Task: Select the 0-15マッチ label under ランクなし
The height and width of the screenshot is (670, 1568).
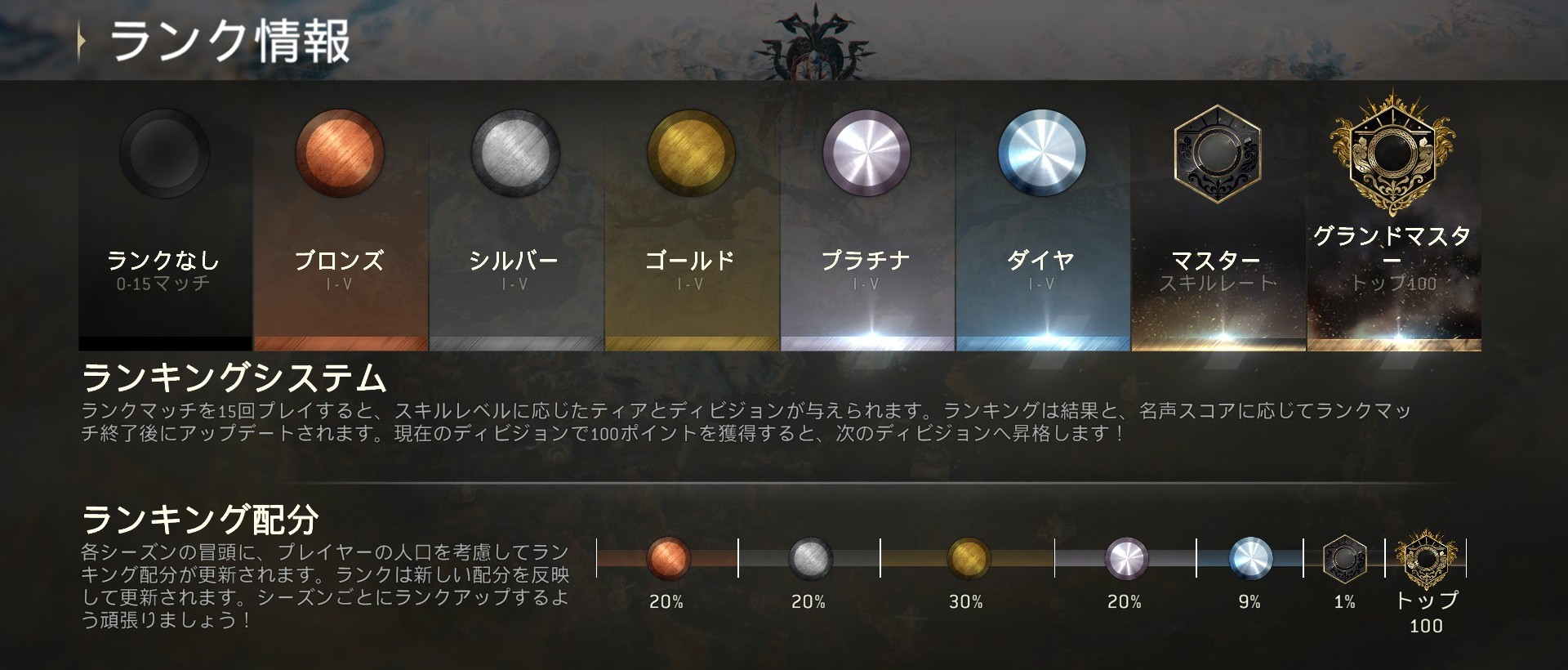Action: 163,284
